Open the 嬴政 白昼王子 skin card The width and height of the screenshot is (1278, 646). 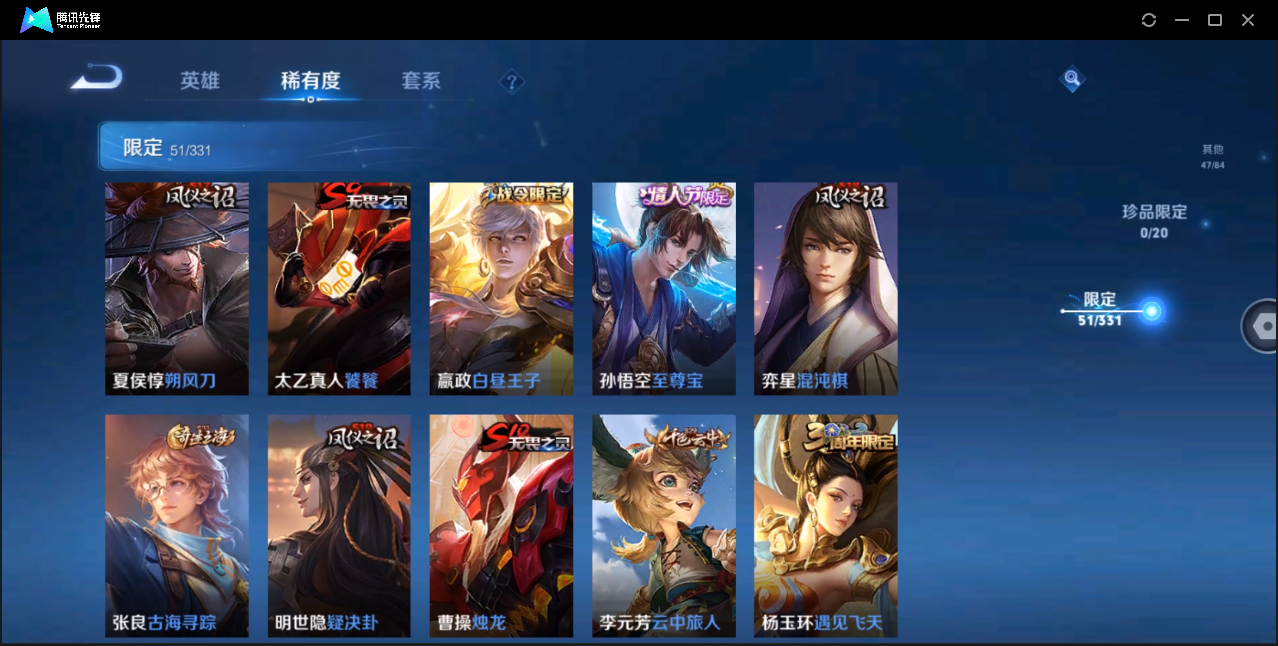coord(501,289)
